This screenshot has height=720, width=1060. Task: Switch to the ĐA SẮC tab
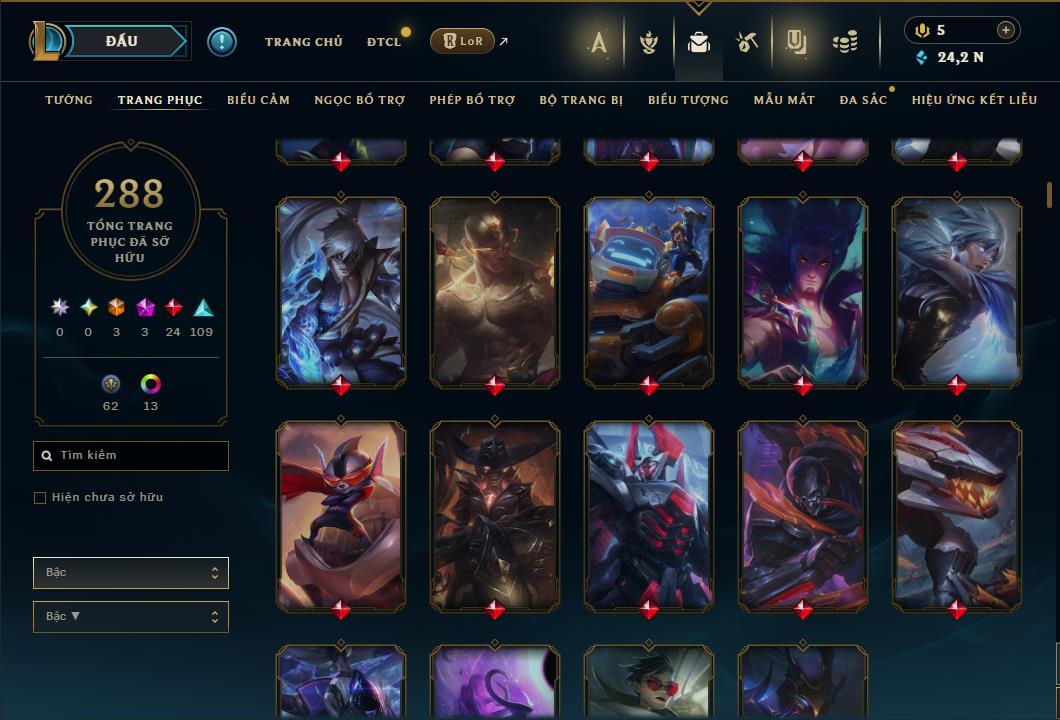tap(863, 100)
